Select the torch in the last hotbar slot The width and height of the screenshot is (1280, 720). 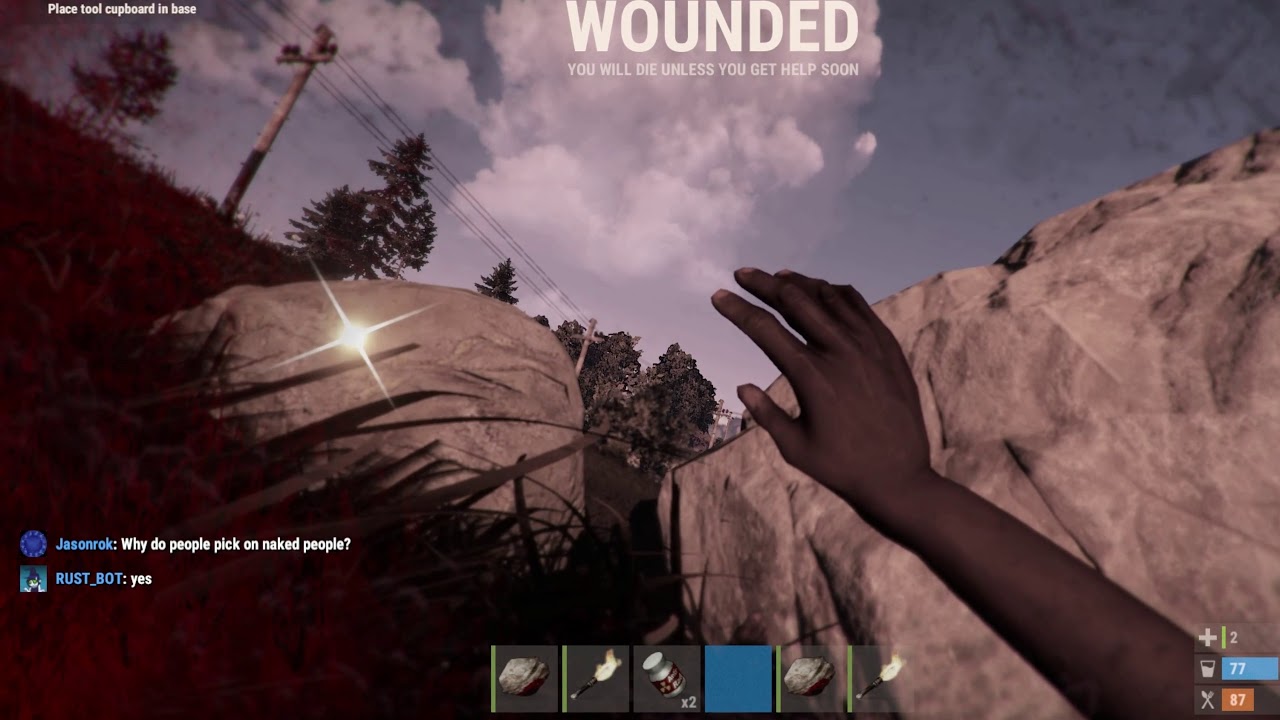tap(879, 678)
